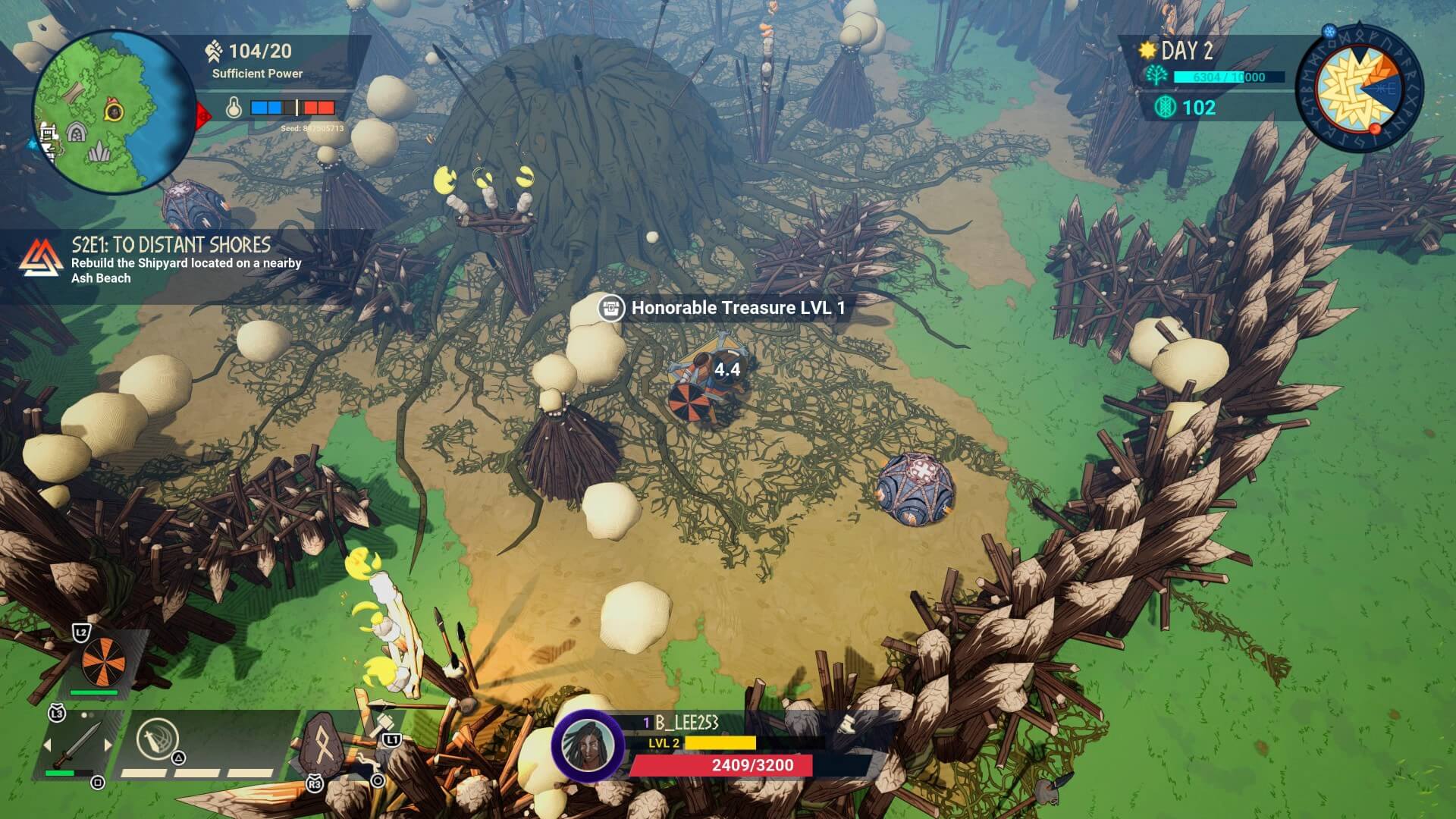This screenshot has width=1456, height=819.
Task: Switch to the next weapon with right arrow
Action: tap(108, 745)
